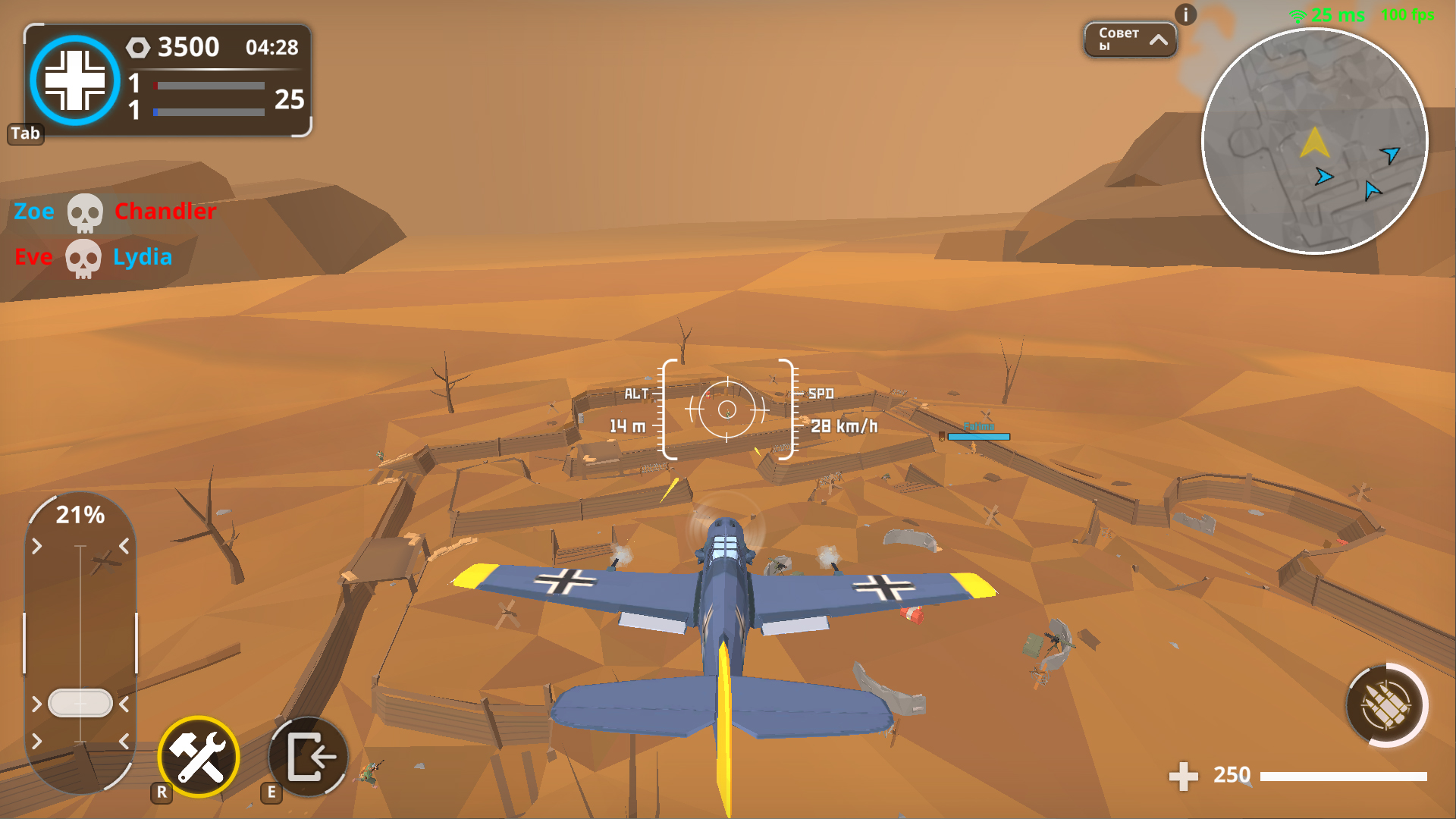Select the yellow repair wrench icon
The image size is (1456, 819).
click(198, 756)
